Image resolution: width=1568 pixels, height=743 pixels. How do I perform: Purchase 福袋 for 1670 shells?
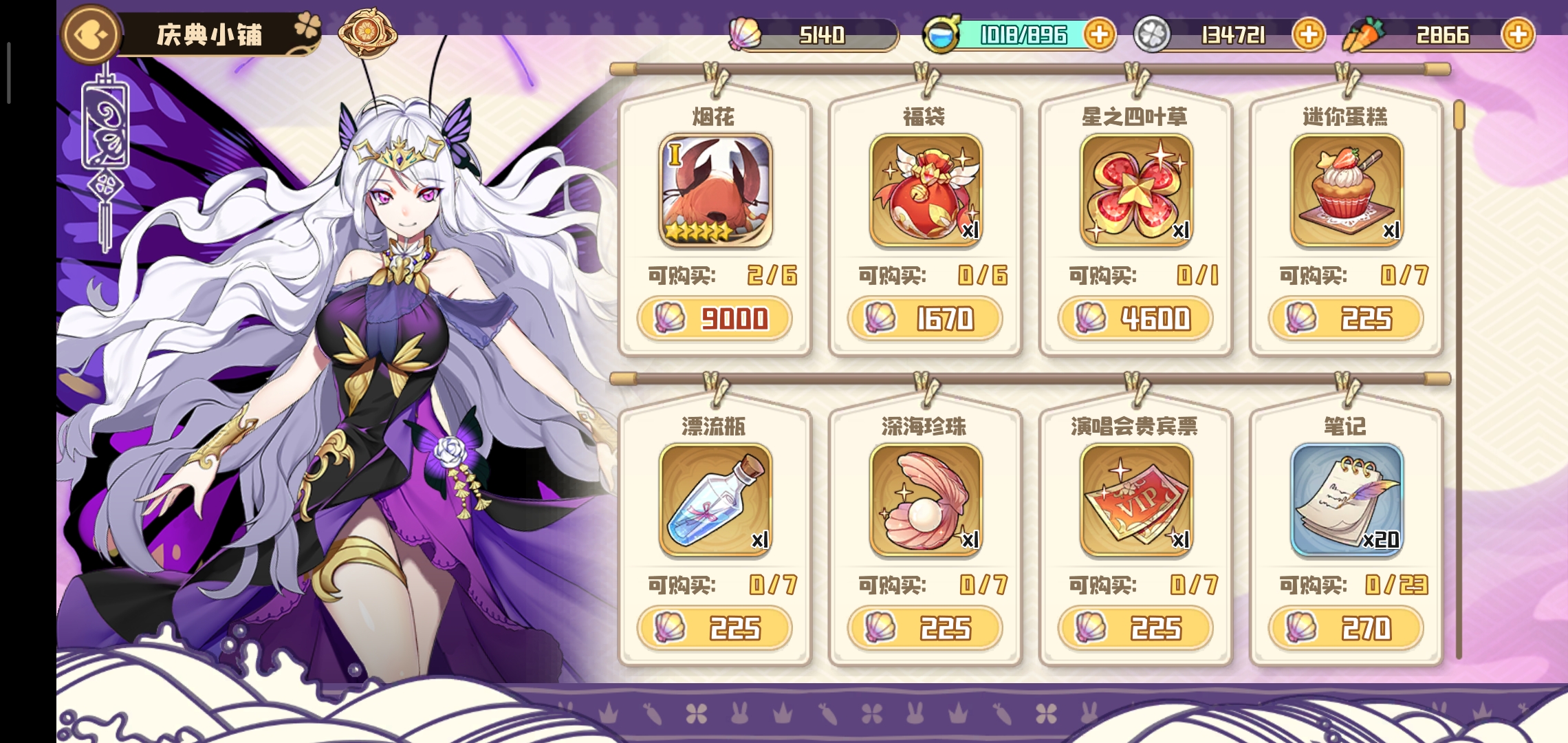pos(925,319)
